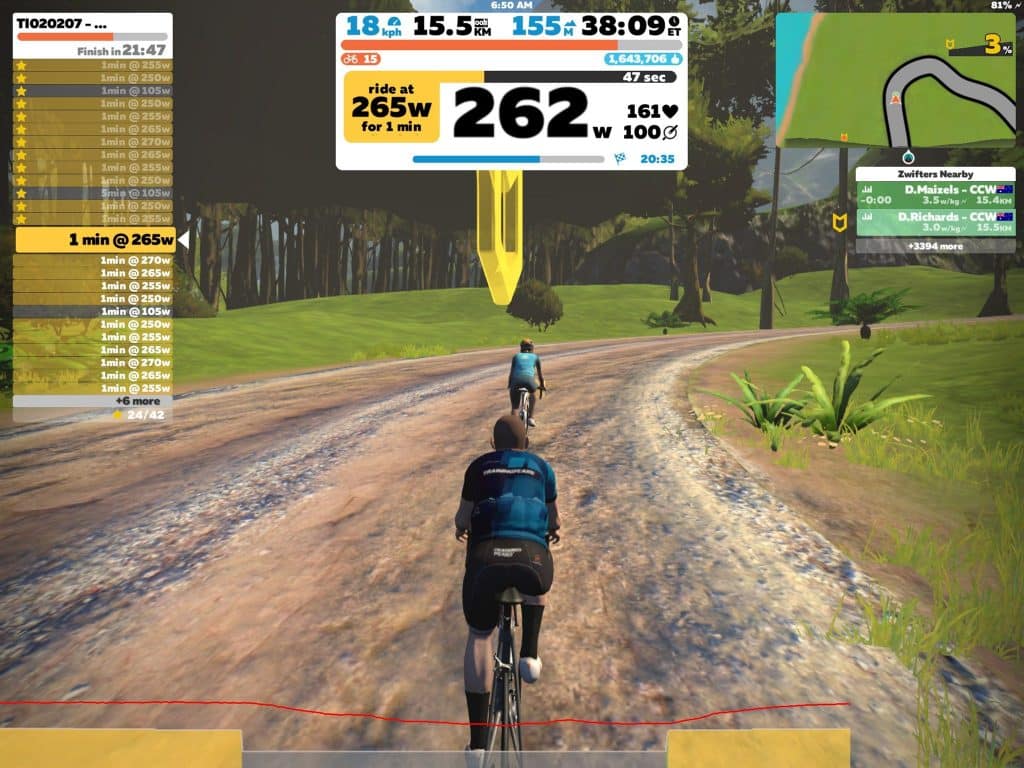Viewport: 1024px width, 768px height.
Task: Show the +6 more workout intervals
Action: click(92, 401)
